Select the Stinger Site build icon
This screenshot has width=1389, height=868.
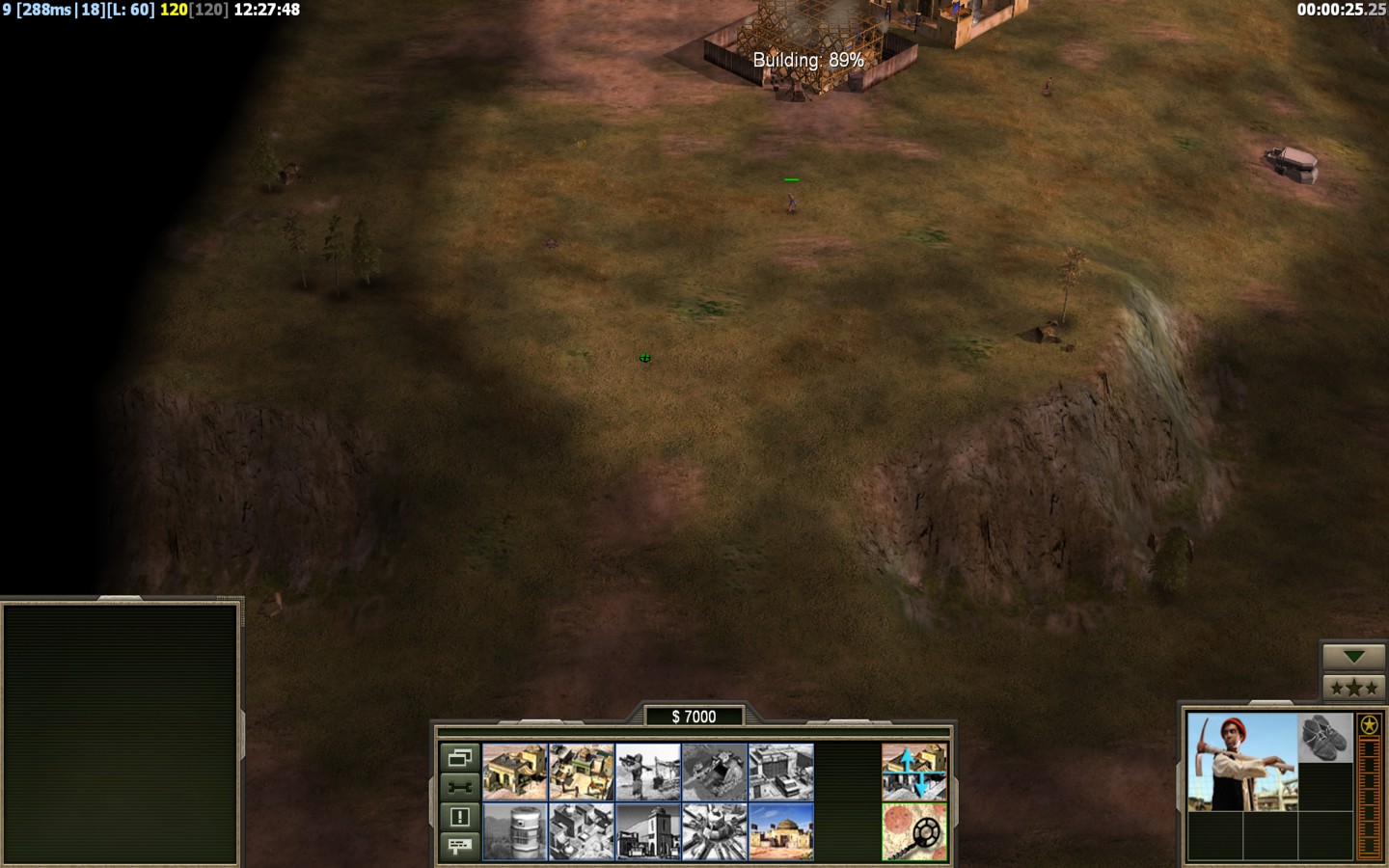(648, 772)
